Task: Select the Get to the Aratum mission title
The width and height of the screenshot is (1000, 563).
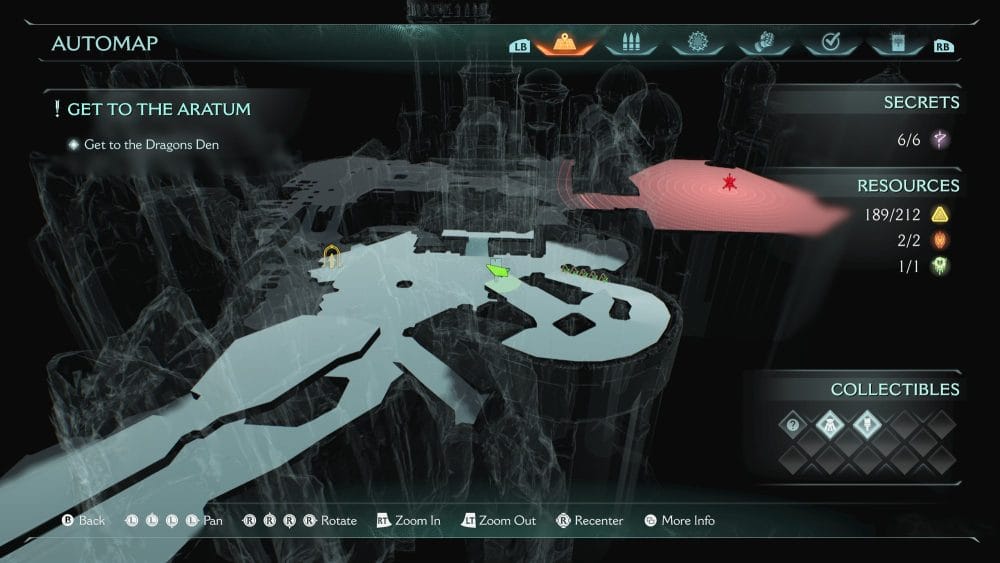Action: [158, 109]
